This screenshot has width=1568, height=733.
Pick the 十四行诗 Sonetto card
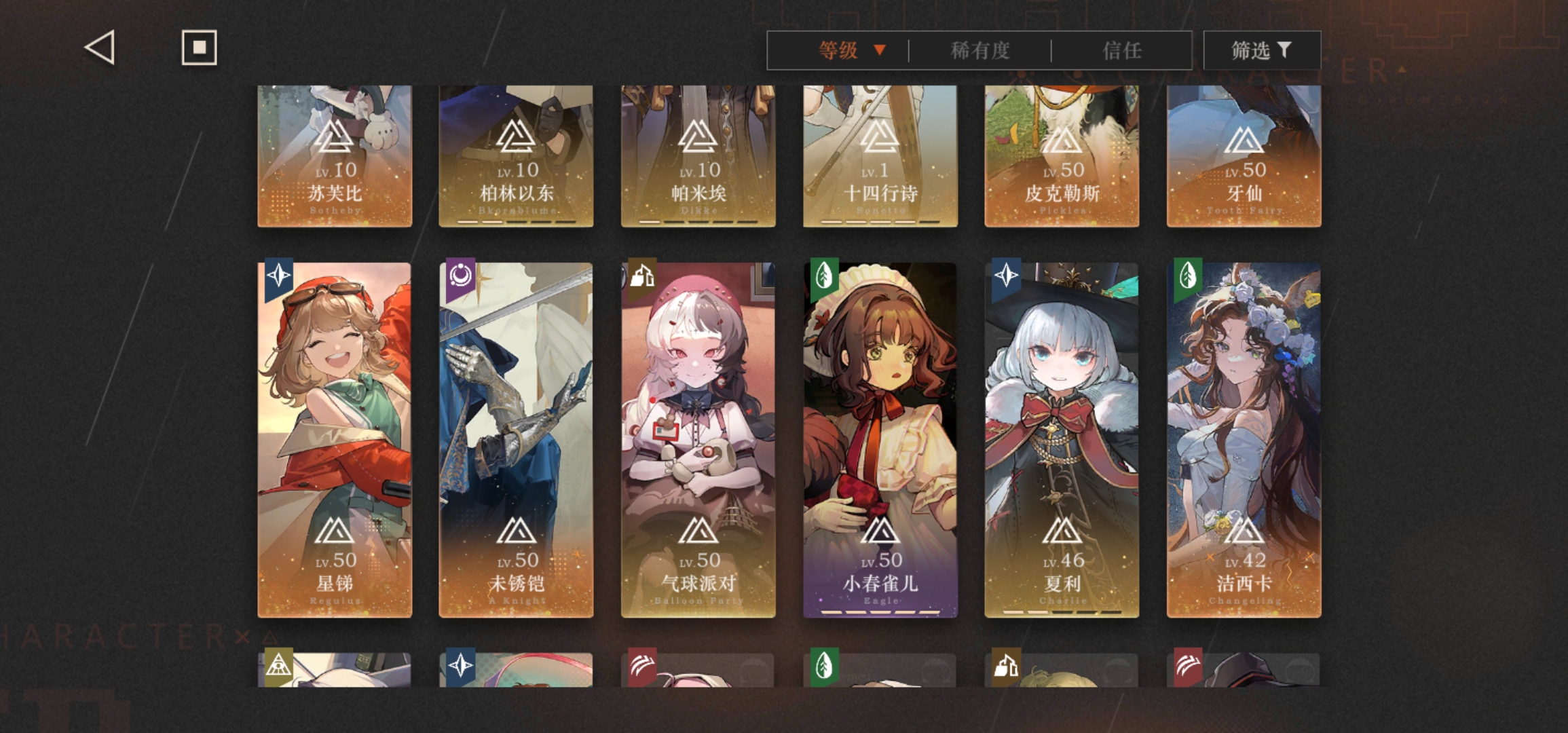pos(880,156)
